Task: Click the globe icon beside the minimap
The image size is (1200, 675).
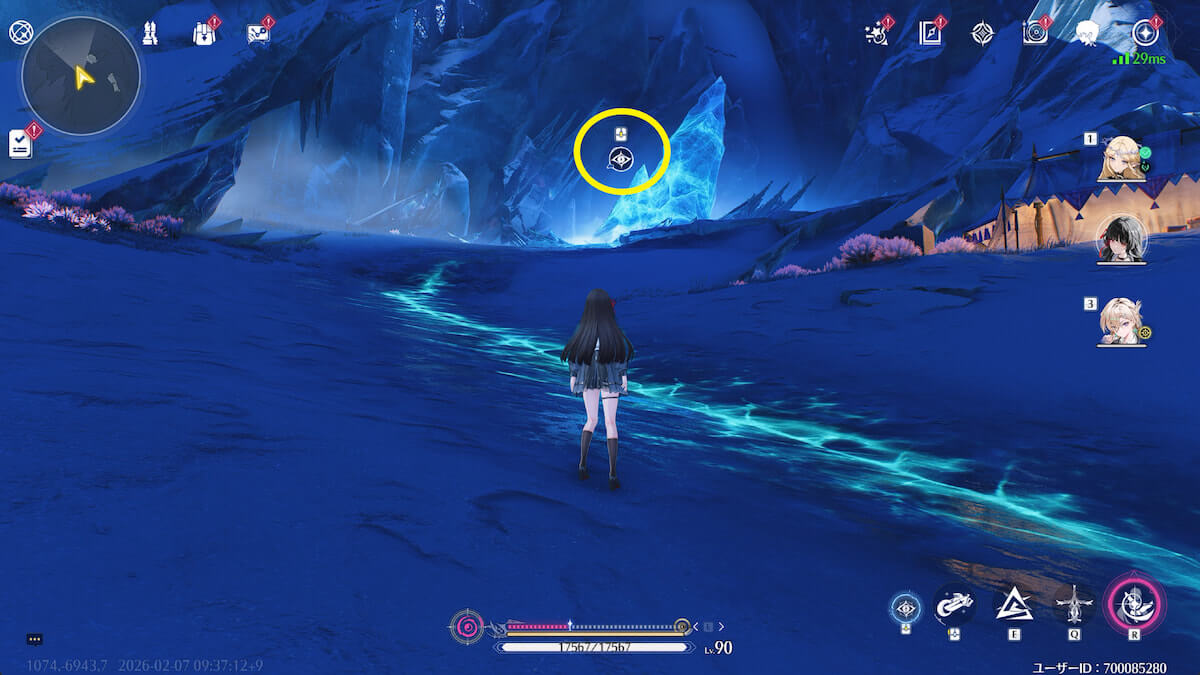Action: pyautogui.click(x=19, y=32)
